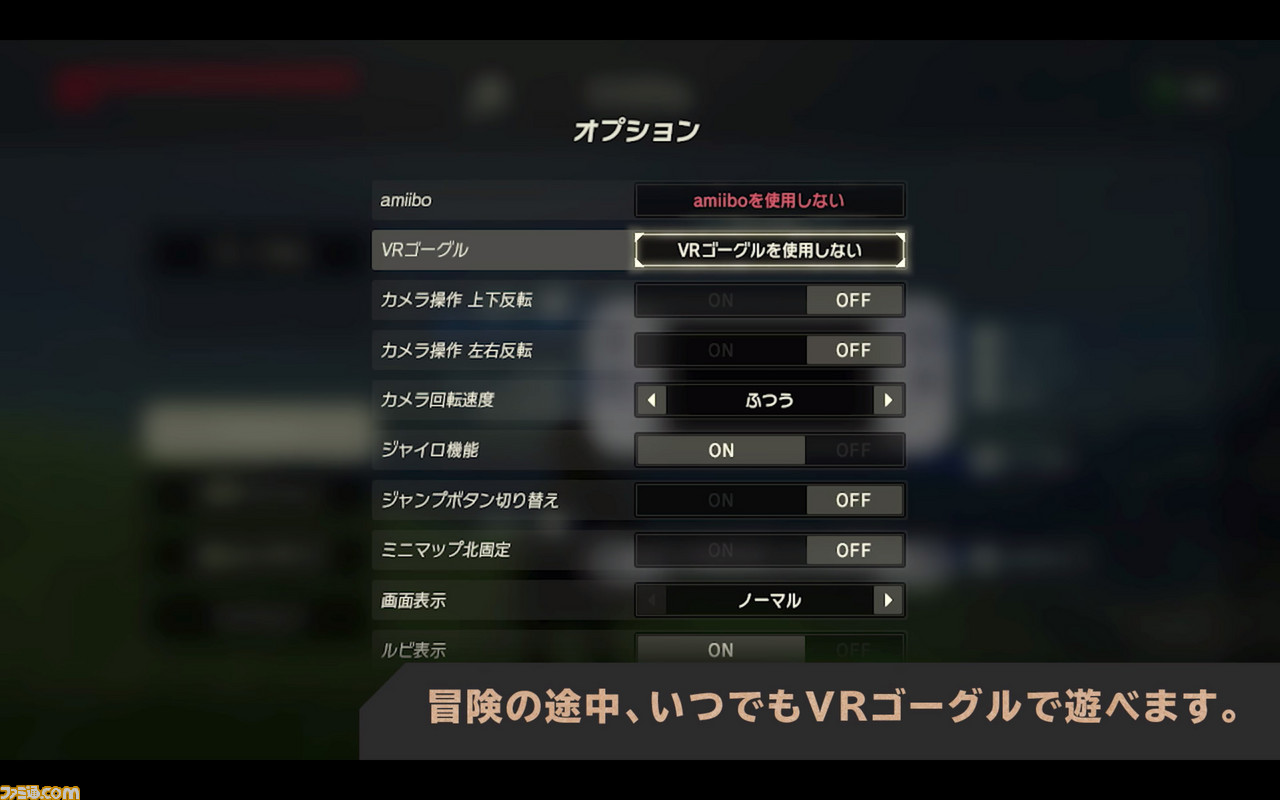The width and height of the screenshot is (1280, 800).
Task: Turn off ルビ表示 at the bottom
Action: tap(855, 650)
